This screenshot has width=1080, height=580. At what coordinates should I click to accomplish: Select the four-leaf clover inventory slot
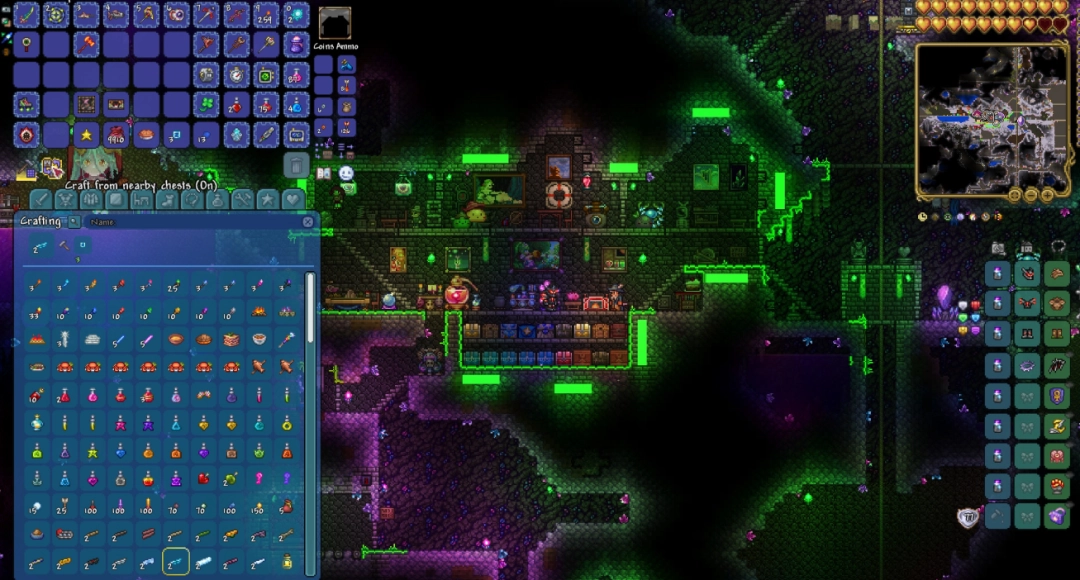206,105
